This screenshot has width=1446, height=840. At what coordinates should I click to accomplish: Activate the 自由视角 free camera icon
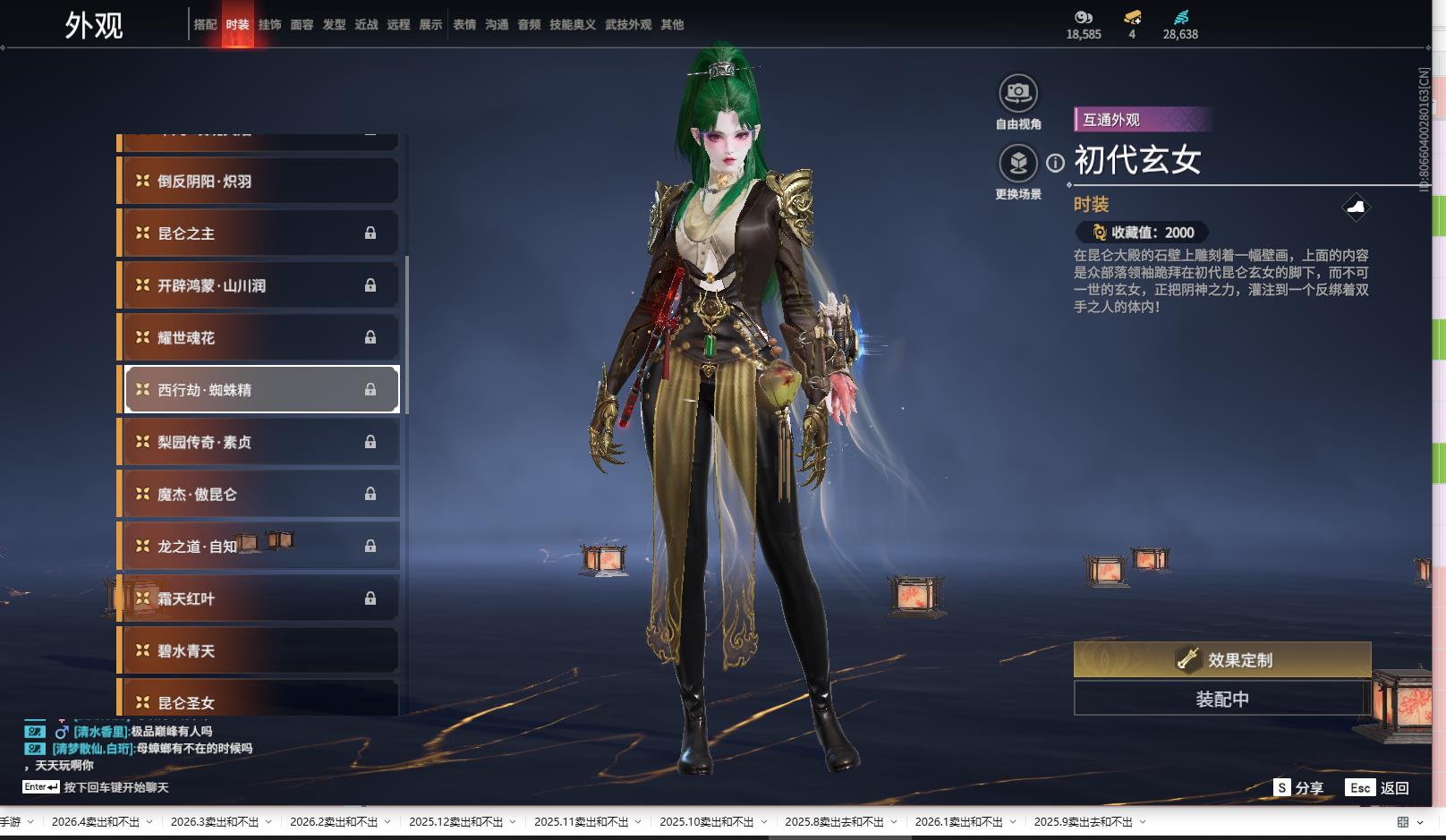tap(1017, 93)
